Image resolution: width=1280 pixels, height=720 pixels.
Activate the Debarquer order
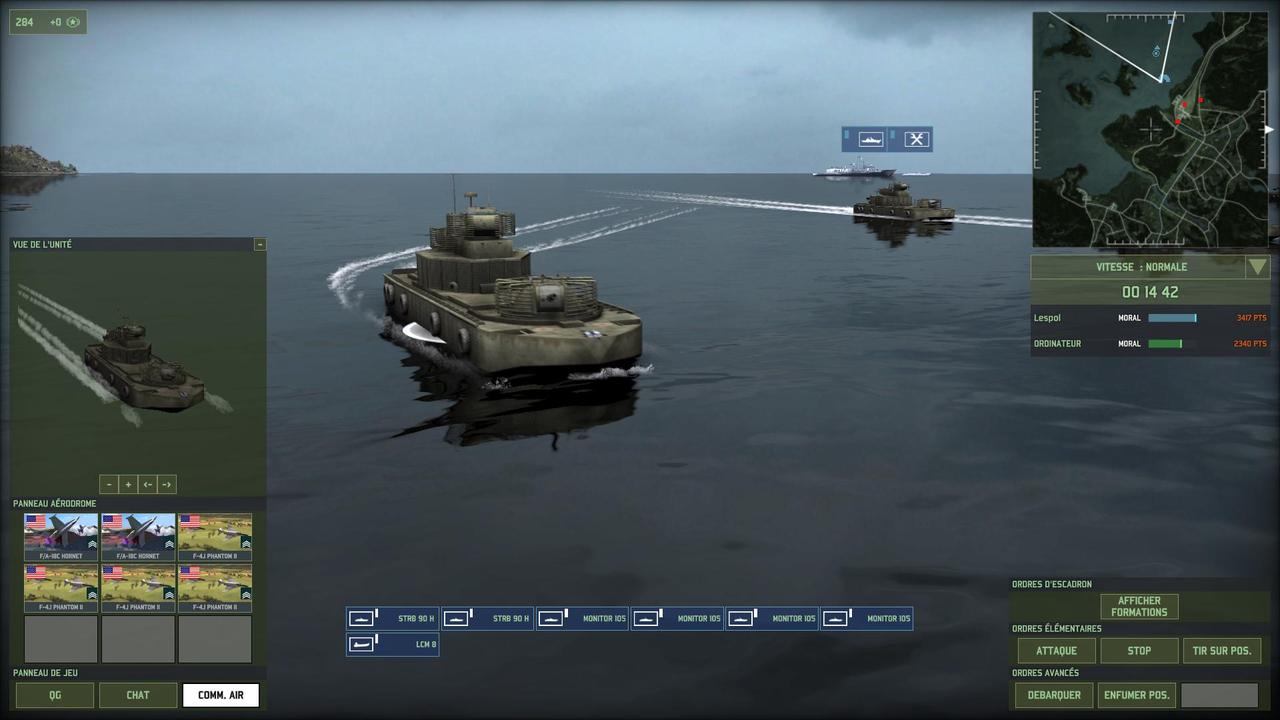(x=1055, y=695)
